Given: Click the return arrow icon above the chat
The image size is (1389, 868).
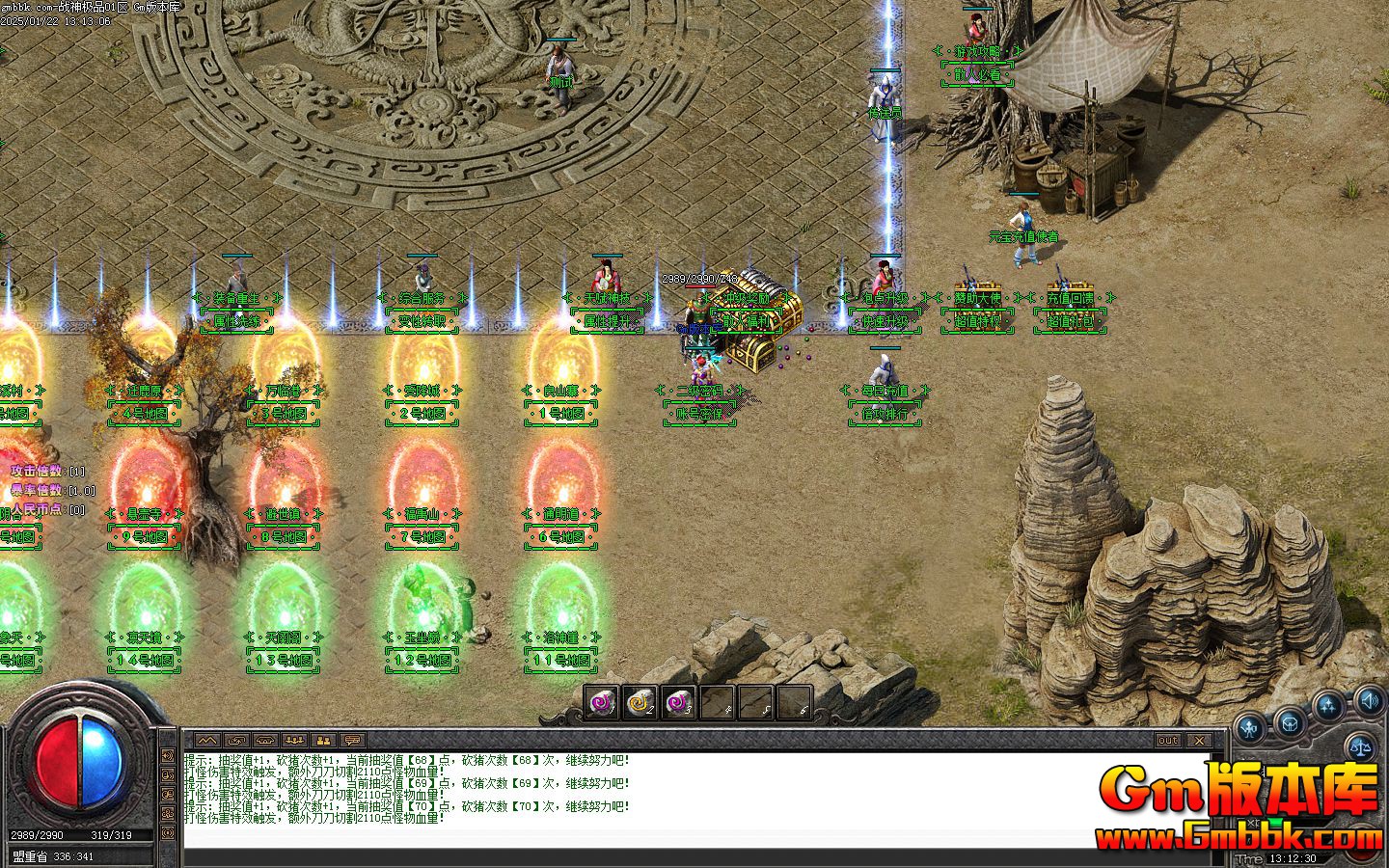Looking at the screenshot, I should (236, 740).
